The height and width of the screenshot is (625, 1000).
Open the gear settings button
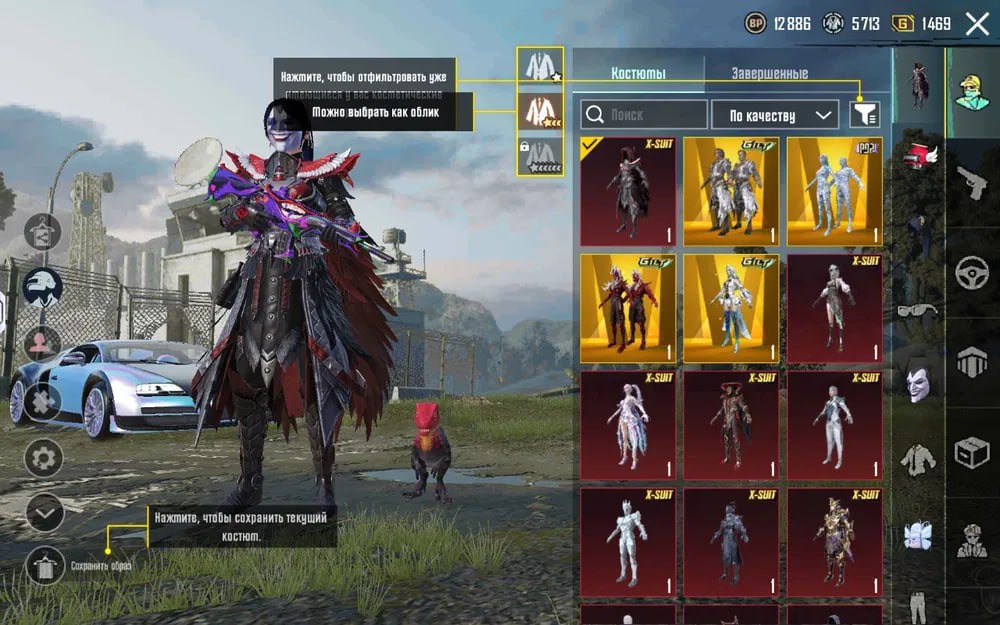44,458
